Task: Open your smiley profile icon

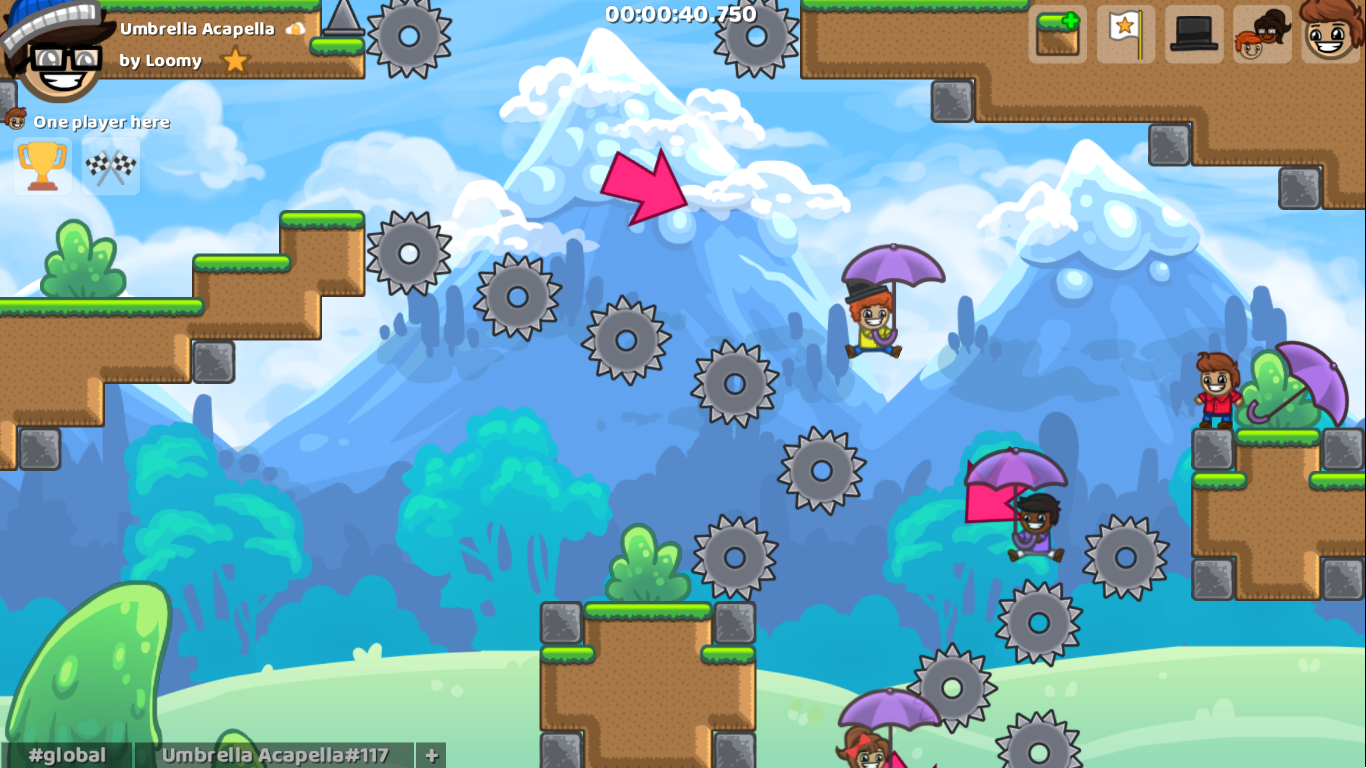Action: click(x=1330, y=33)
